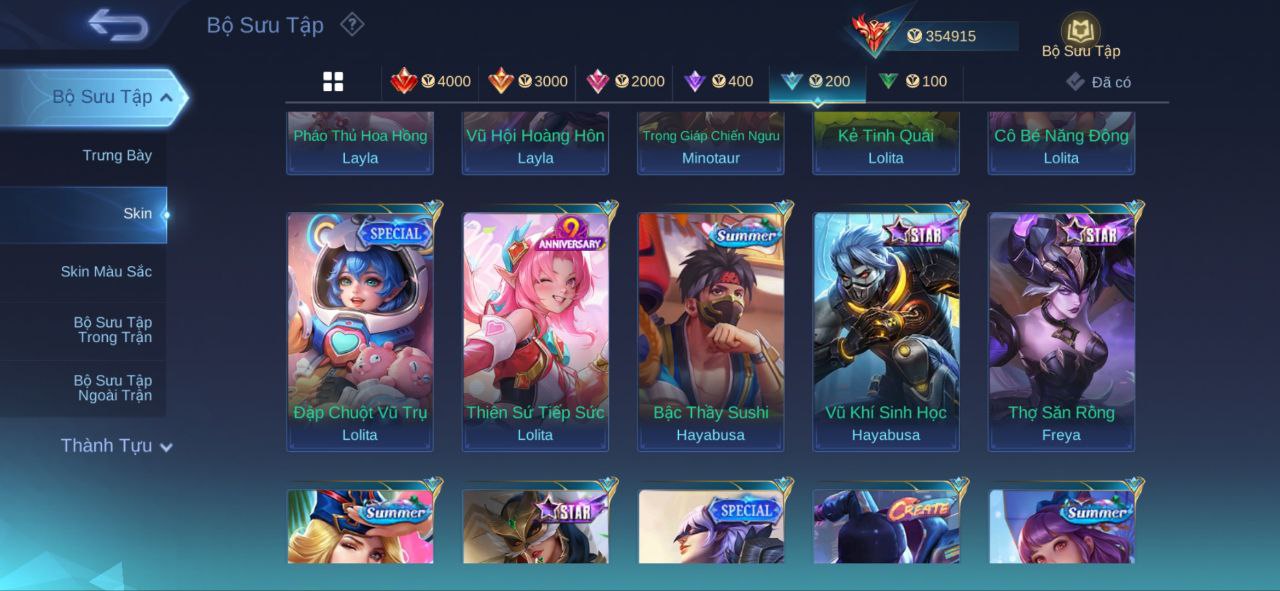This screenshot has width=1280, height=591.
Task: Select Freya's Thợ Săn Rồng skin
Action: tap(1061, 330)
